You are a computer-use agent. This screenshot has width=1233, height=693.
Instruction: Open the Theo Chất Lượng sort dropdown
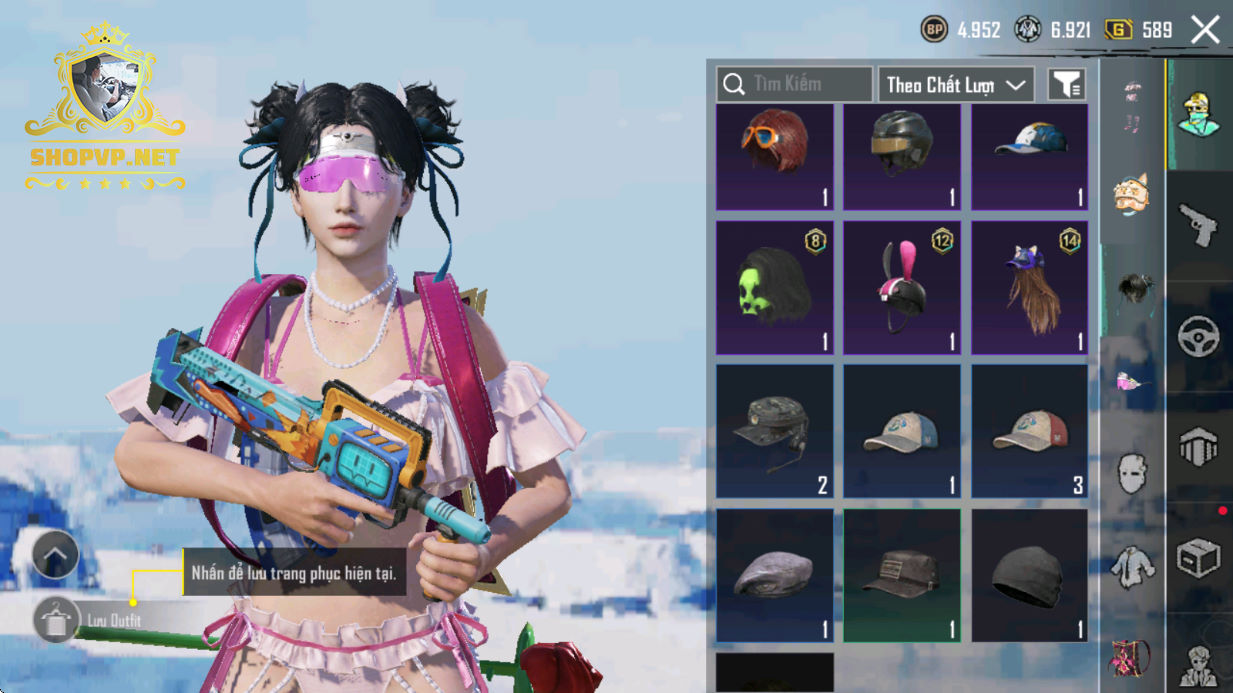(x=955, y=85)
